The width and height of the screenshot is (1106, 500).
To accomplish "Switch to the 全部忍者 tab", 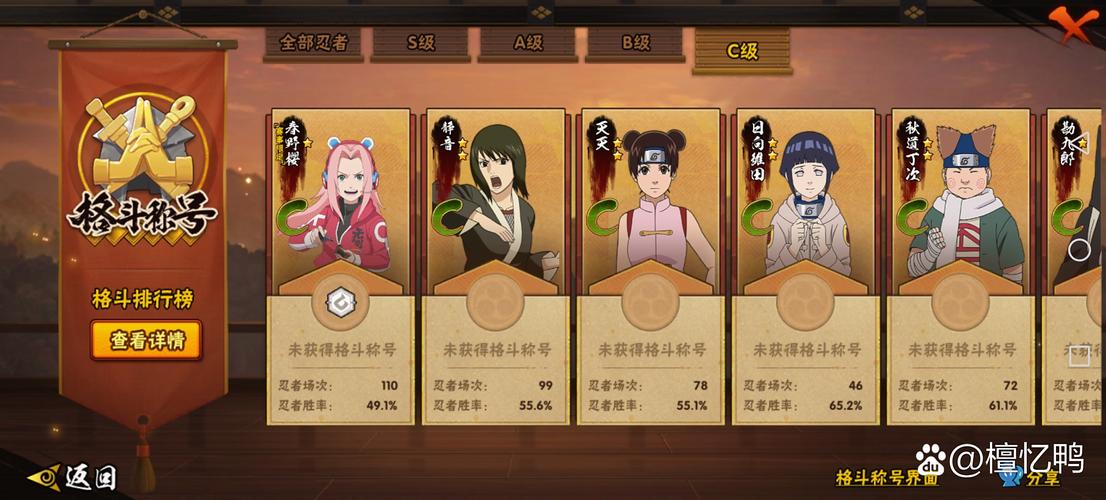I will [313, 44].
